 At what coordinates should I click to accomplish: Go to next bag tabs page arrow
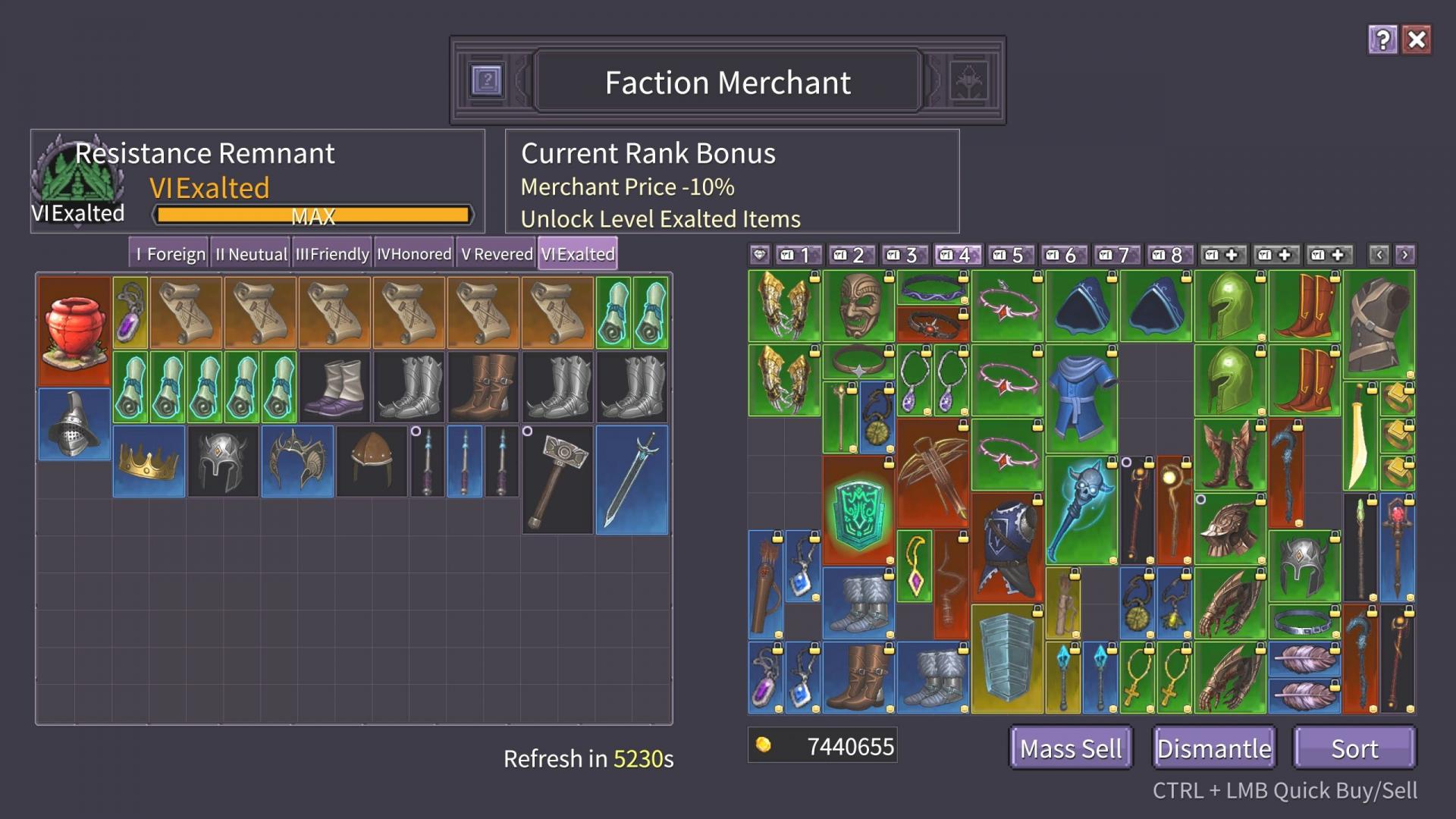point(1404,255)
